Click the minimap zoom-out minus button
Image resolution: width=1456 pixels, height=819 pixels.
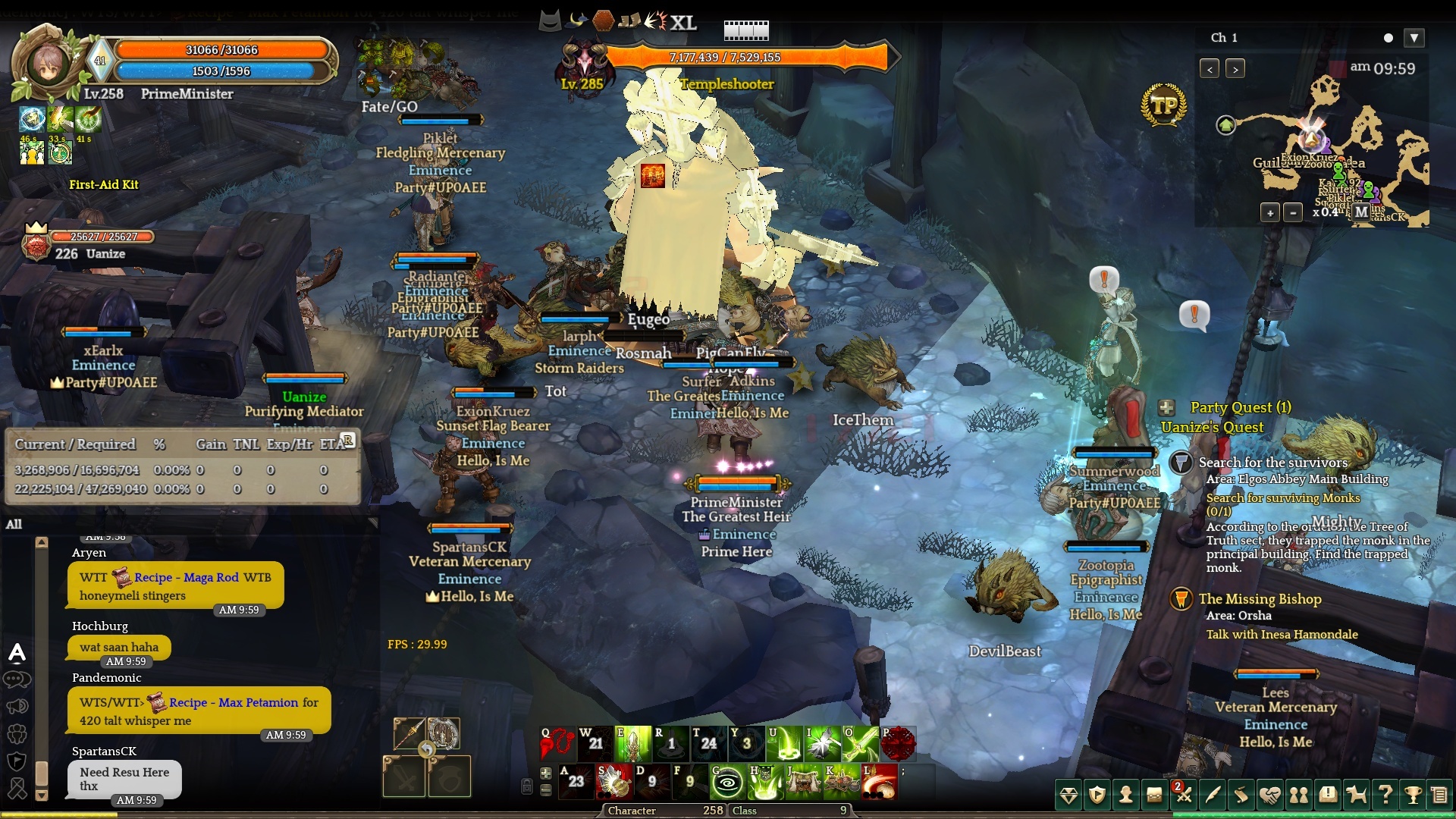click(1293, 213)
